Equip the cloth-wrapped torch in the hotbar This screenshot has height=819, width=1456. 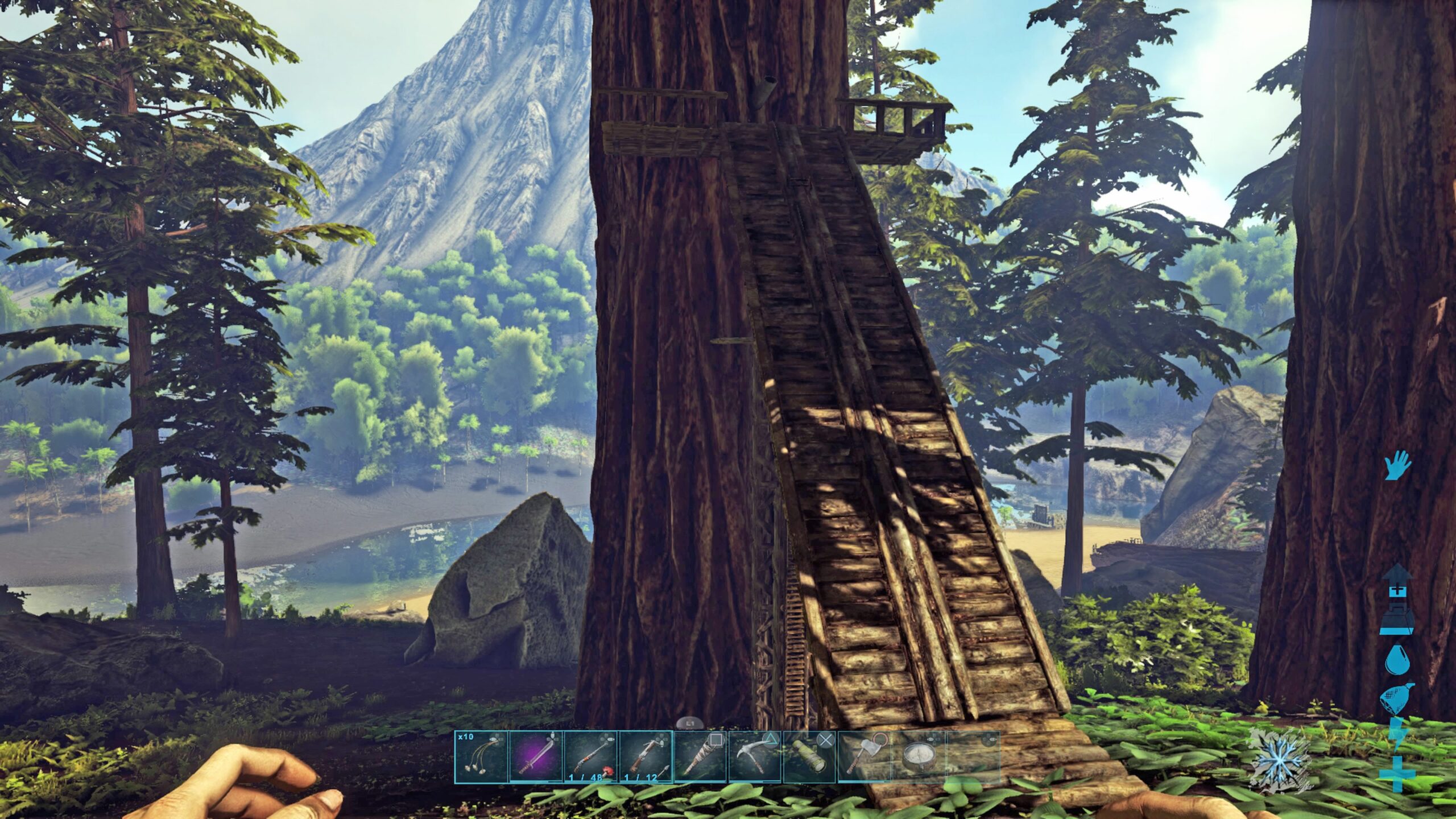pos(700,756)
